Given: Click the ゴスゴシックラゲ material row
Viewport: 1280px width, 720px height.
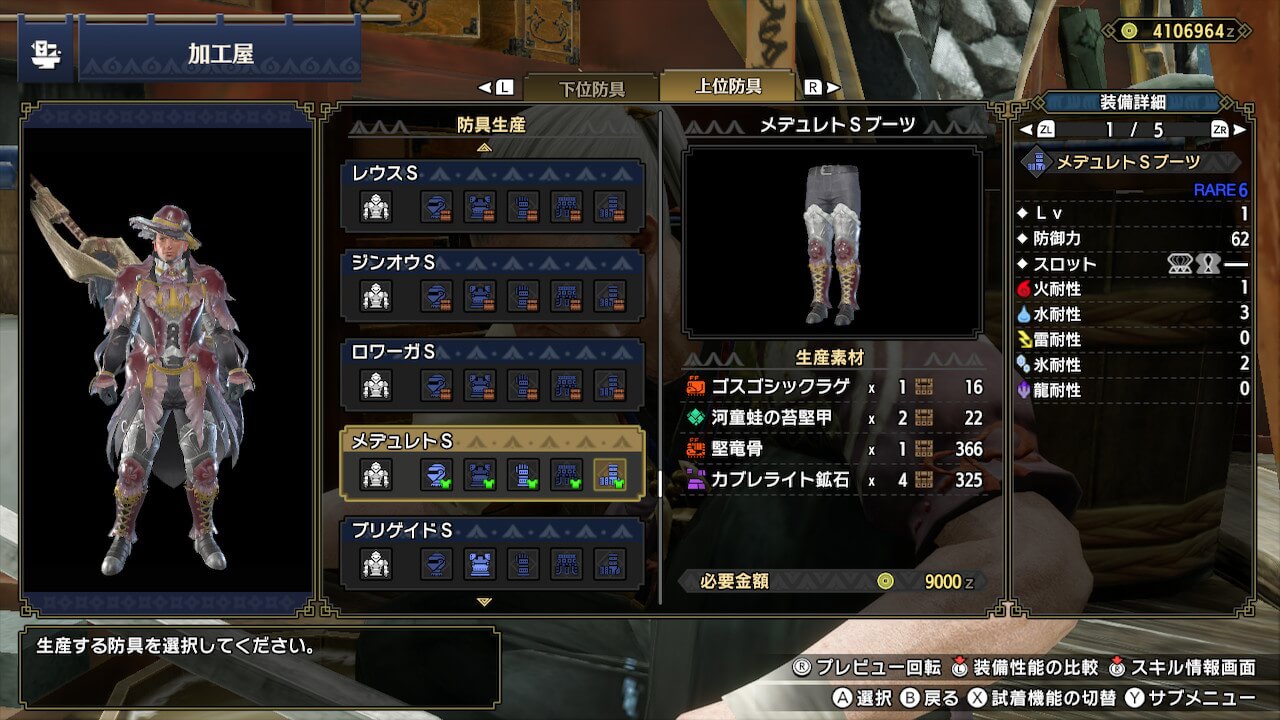Looking at the screenshot, I should tap(834, 387).
